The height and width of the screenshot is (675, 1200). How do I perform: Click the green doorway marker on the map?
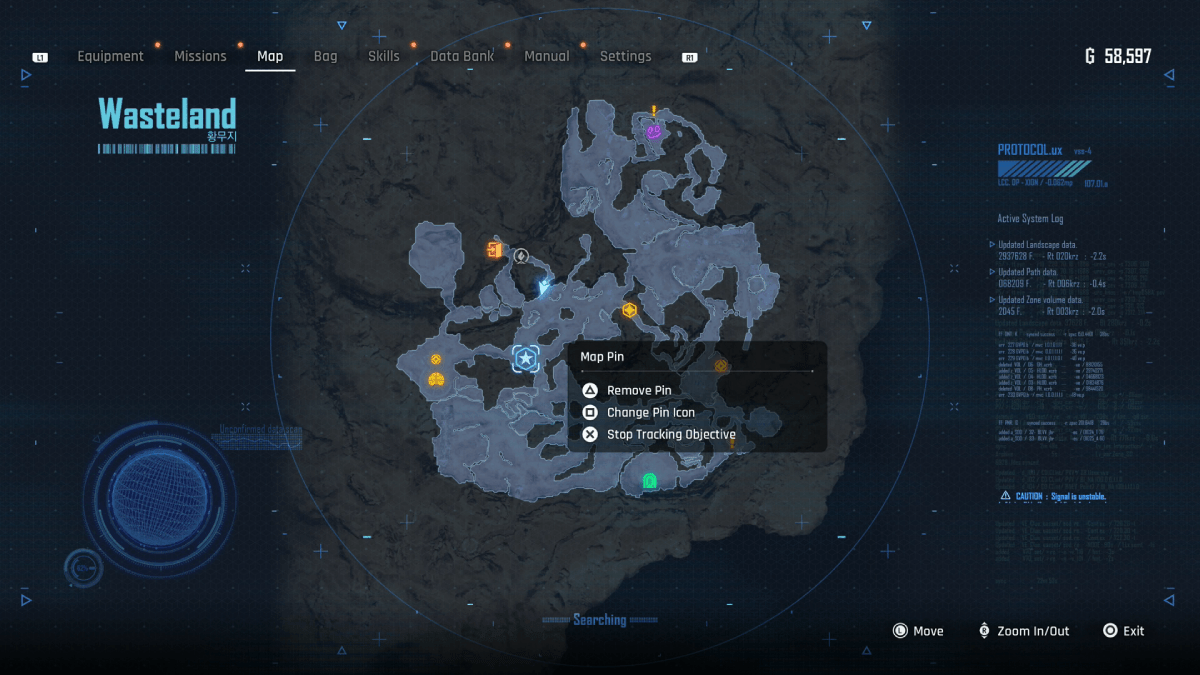coord(649,482)
